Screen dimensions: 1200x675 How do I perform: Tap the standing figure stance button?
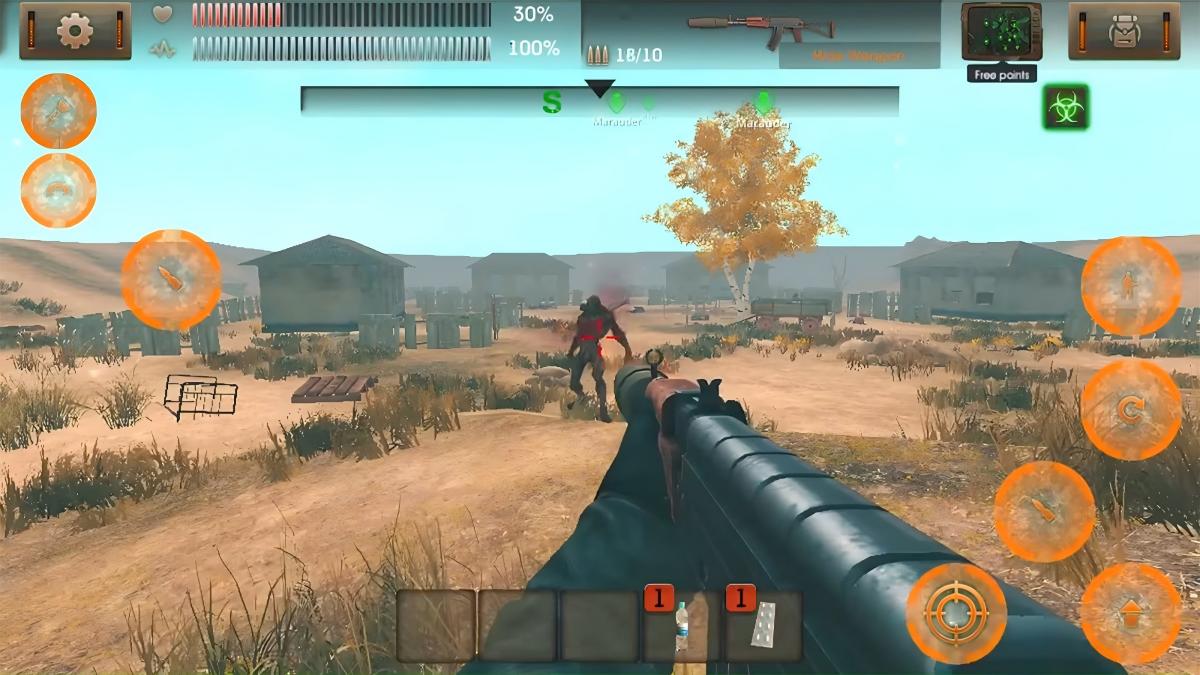1130,286
